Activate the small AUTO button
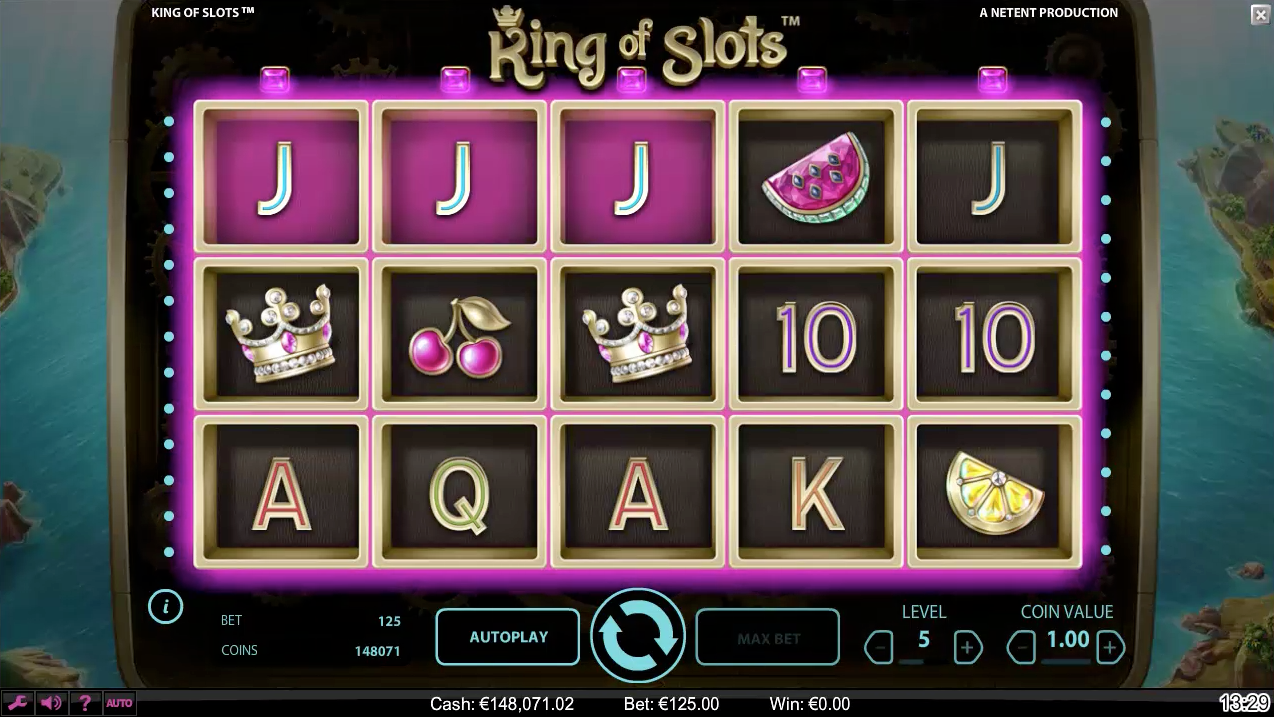Screen dimensions: 1274x717 pos(119,703)
